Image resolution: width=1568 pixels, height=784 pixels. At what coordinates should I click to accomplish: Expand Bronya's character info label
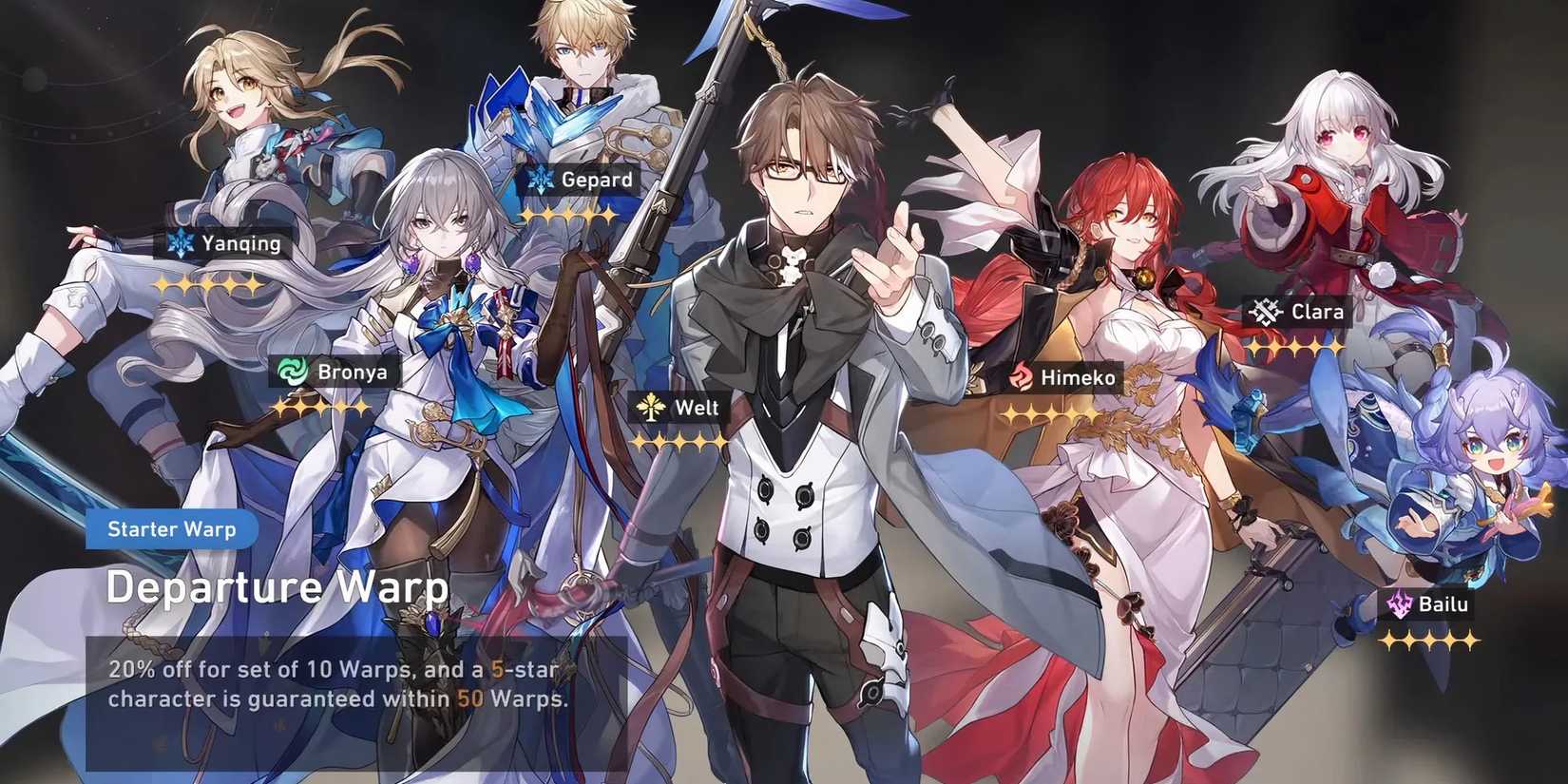click(x=332, y=372)
